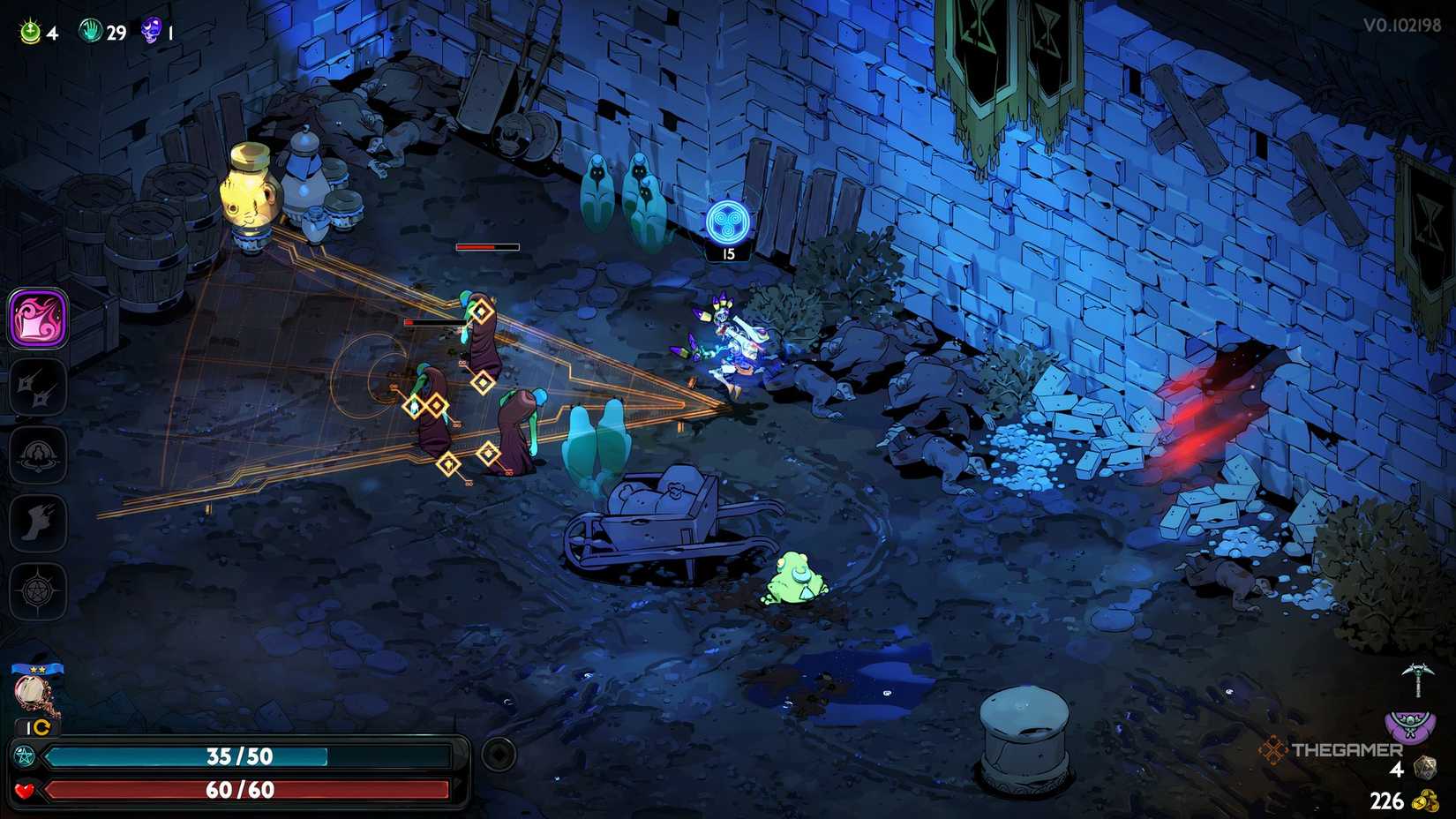Select the pink swirl attack boon icon
This screenshot has height=819, width=1456.
[x=38, y=318]
